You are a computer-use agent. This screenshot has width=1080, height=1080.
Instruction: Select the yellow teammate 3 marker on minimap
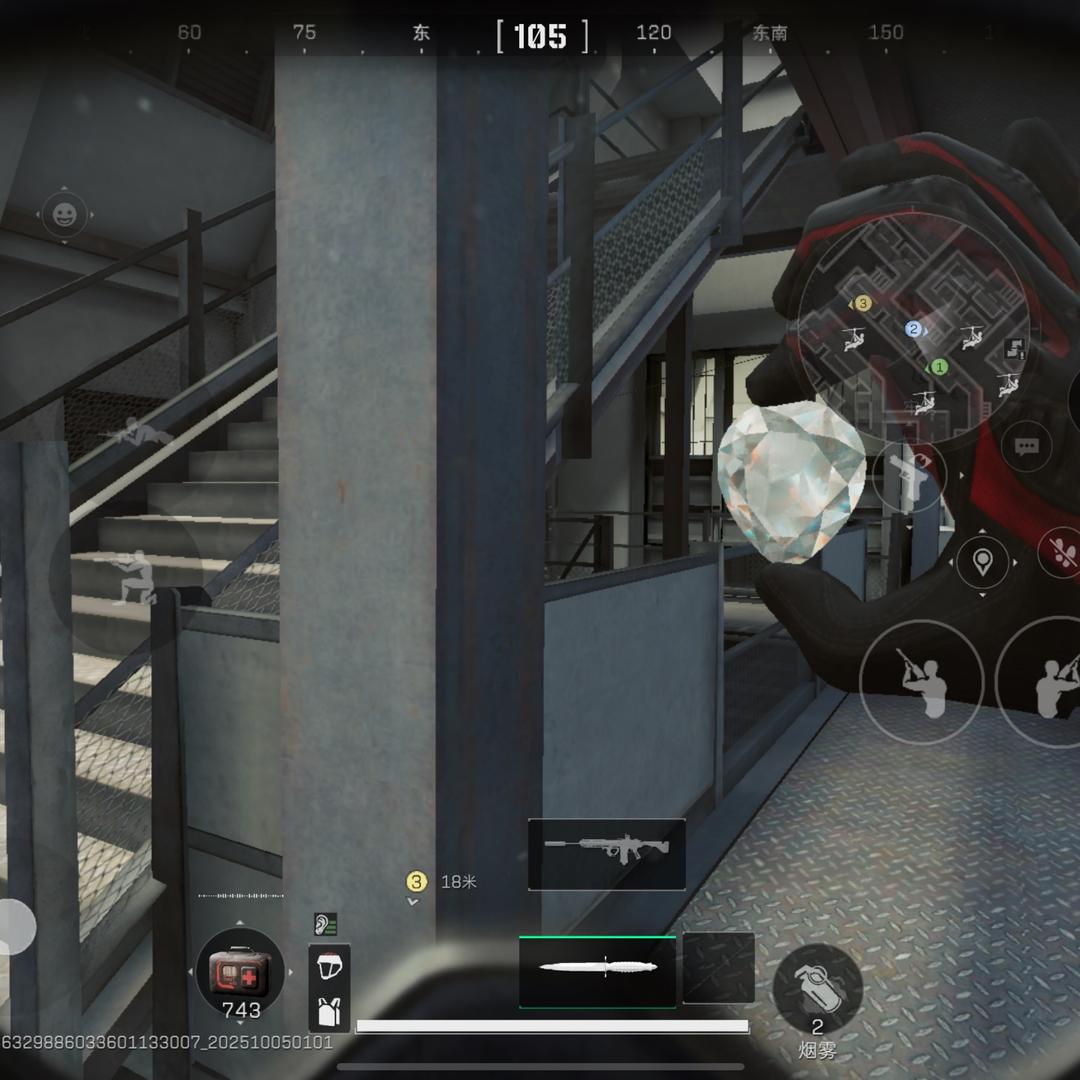click(863, 303)
